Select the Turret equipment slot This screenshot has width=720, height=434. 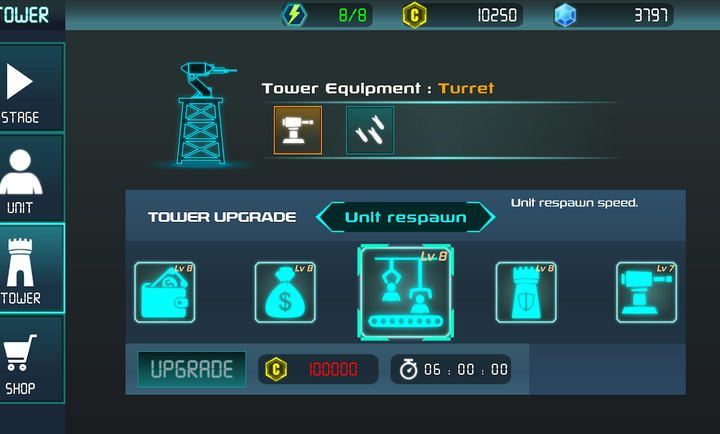(x=298, y=130)
